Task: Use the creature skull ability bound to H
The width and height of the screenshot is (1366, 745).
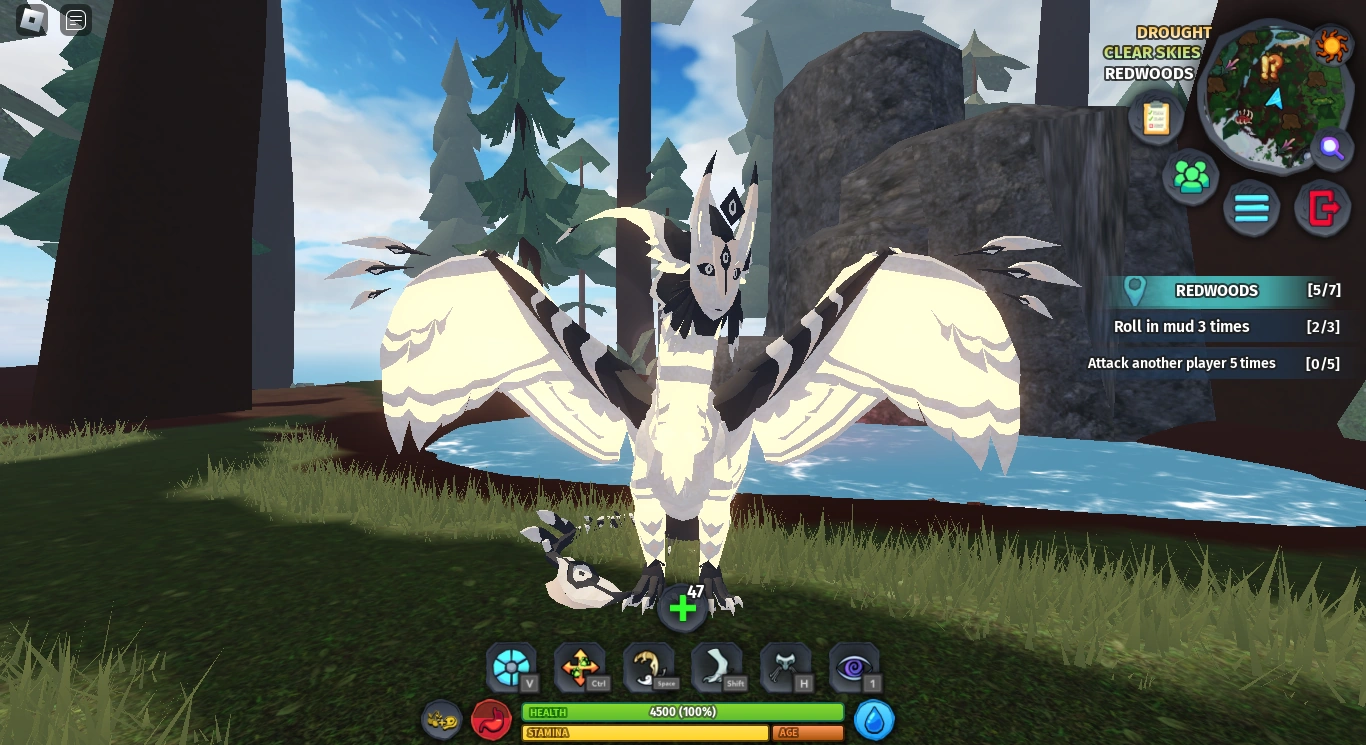Action: 786,666
